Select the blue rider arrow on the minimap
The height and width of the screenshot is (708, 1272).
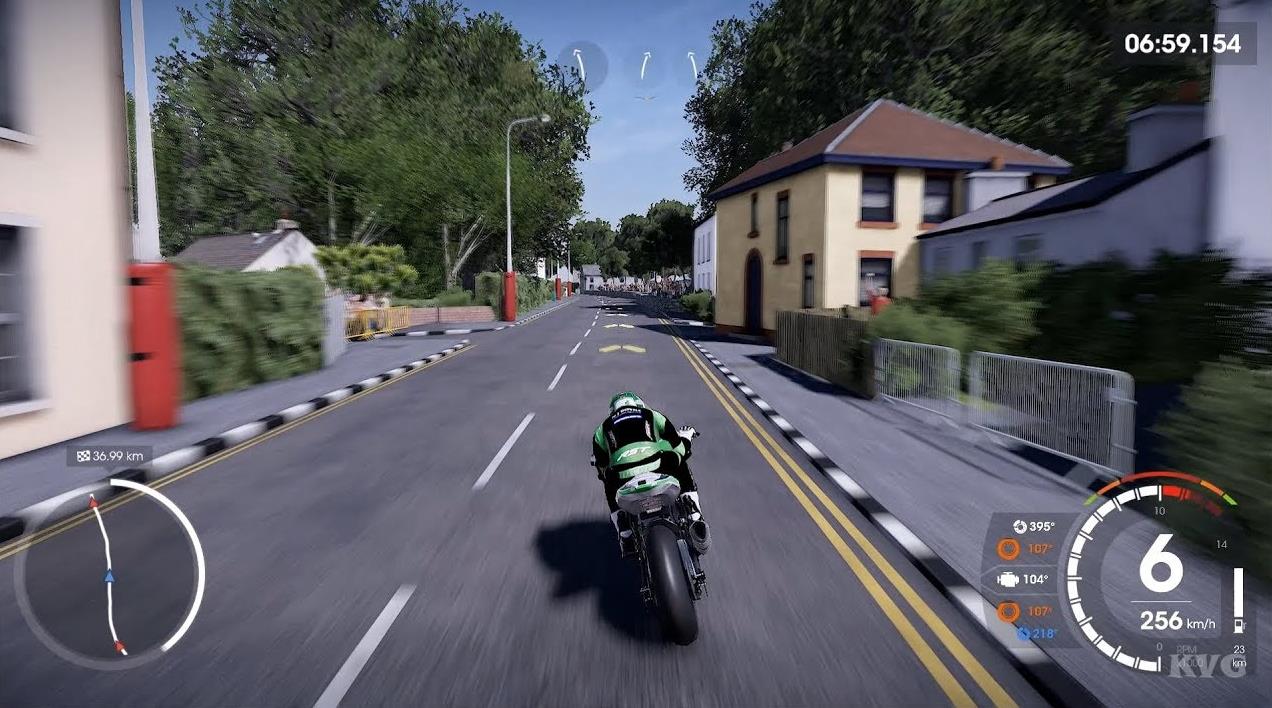110,576
